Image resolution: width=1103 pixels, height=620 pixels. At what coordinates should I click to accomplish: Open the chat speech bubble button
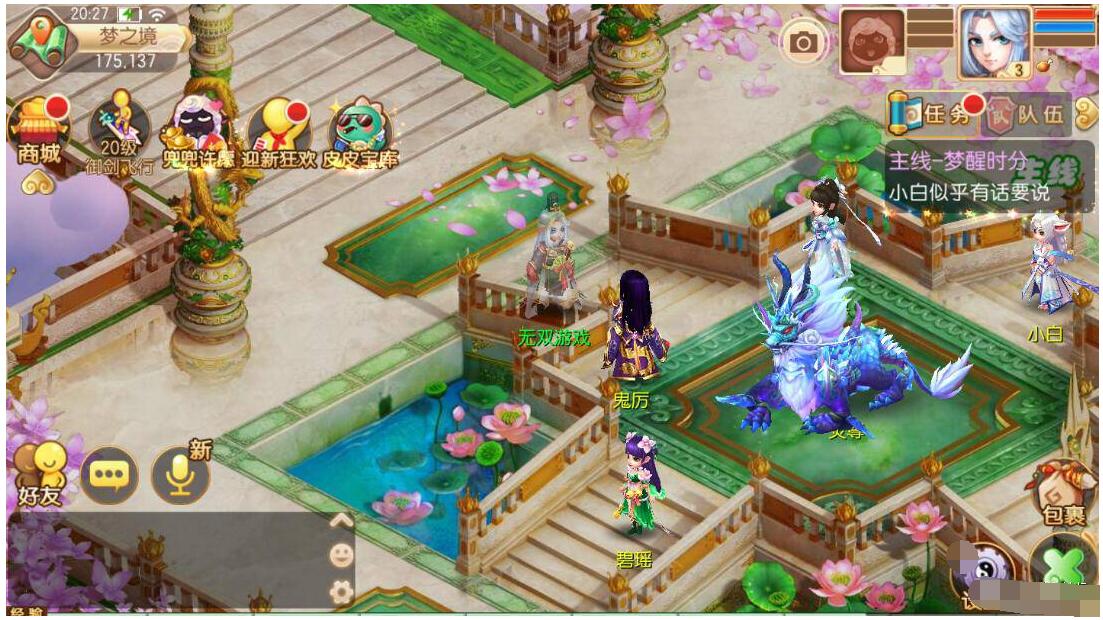point(109,474)
